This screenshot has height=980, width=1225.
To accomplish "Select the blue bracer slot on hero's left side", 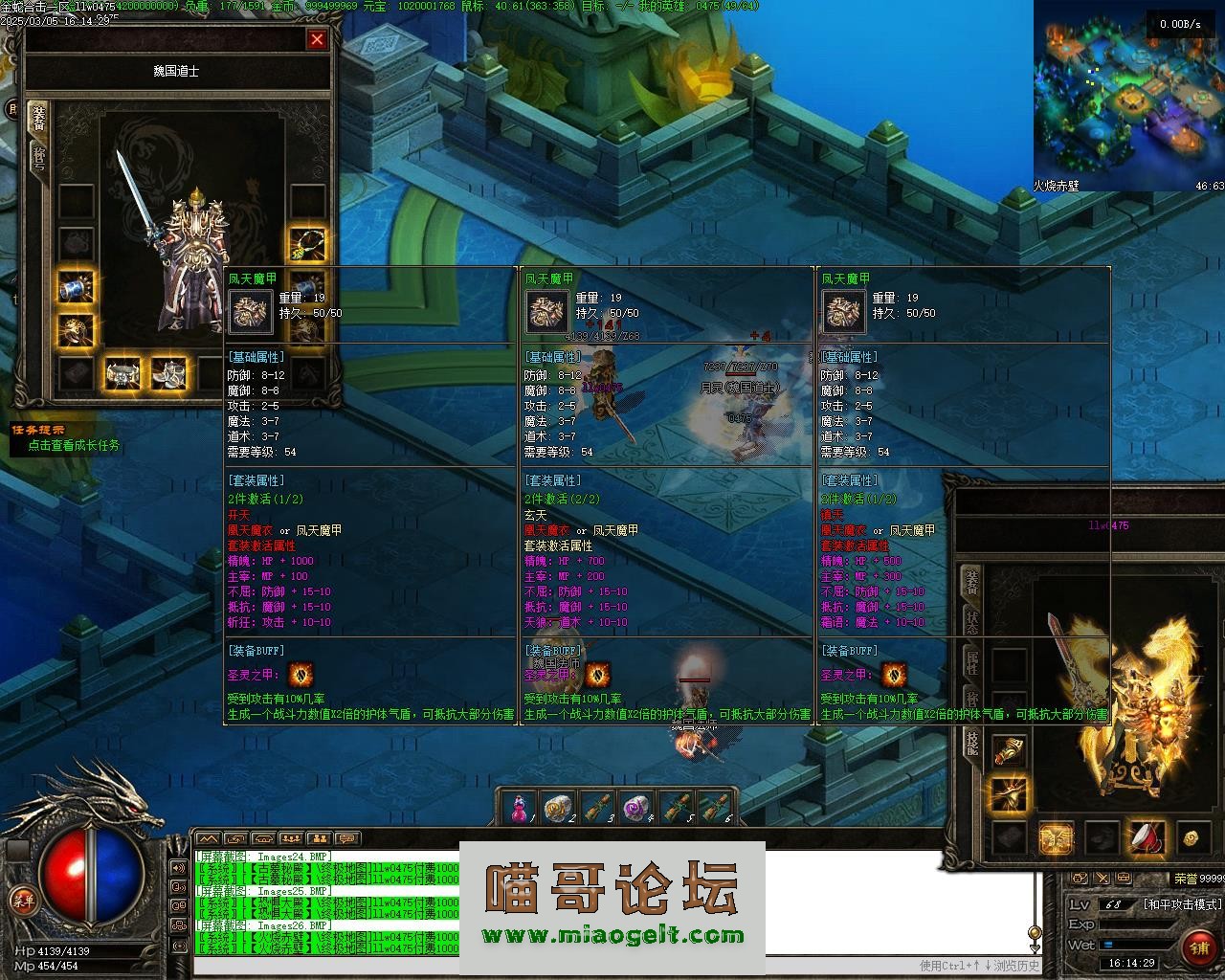I will click(76, 287).
